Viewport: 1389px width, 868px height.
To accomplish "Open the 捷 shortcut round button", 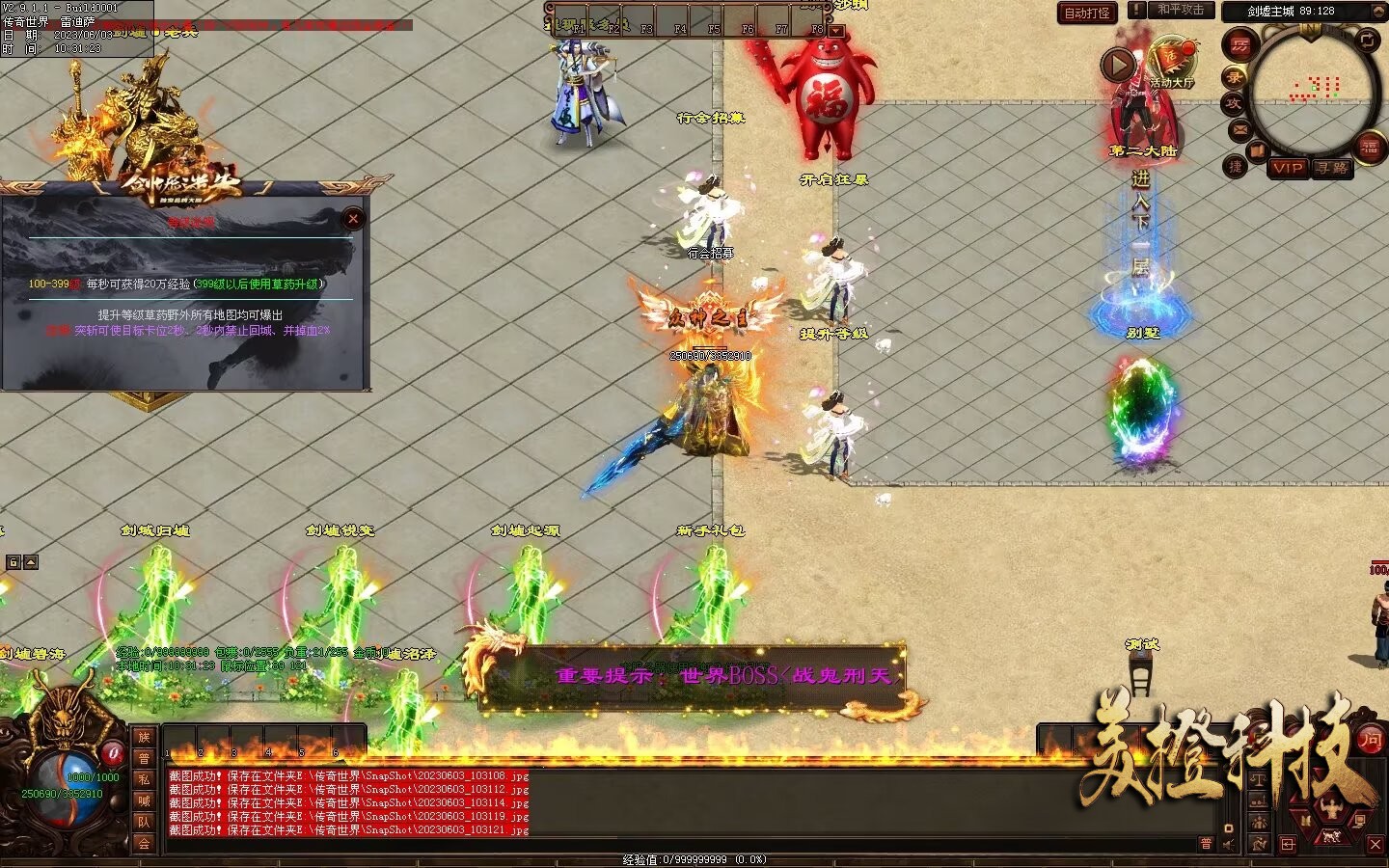I will tap(1235, 166).
